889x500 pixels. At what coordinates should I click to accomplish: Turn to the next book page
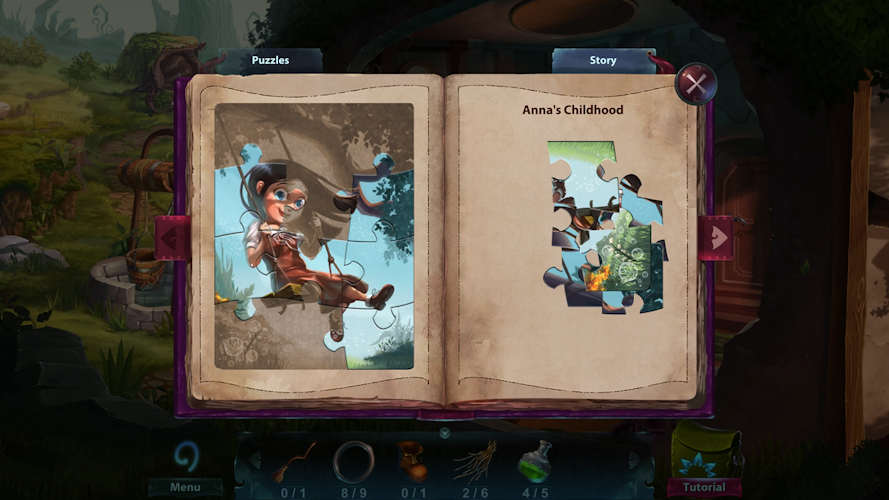tap(716, 237)
